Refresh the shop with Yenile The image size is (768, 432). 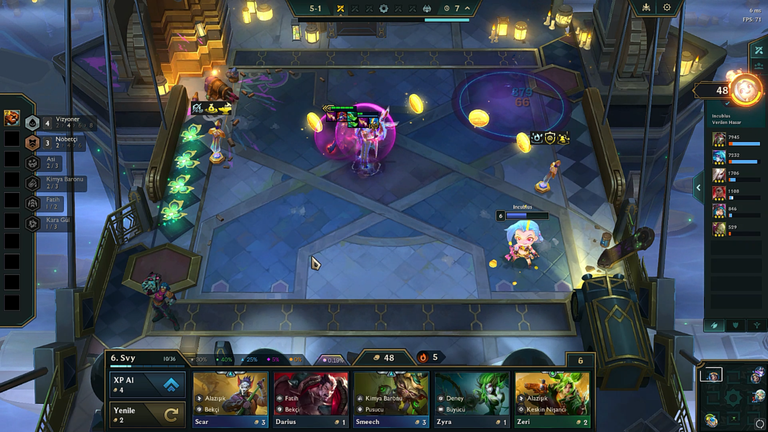tap(147, 413)
